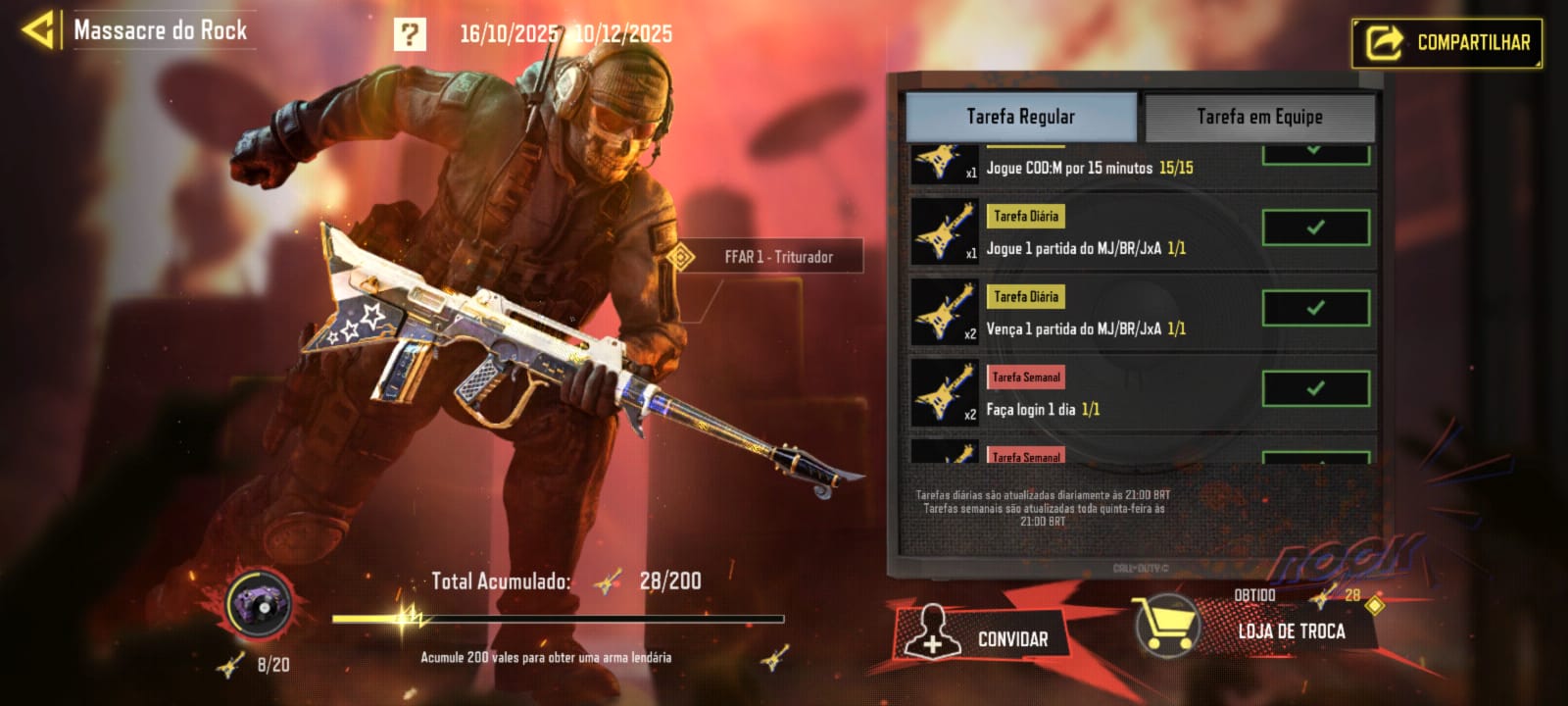
Task: Tap the 8/20 milestone reward icon
Action: coord(260,602)
